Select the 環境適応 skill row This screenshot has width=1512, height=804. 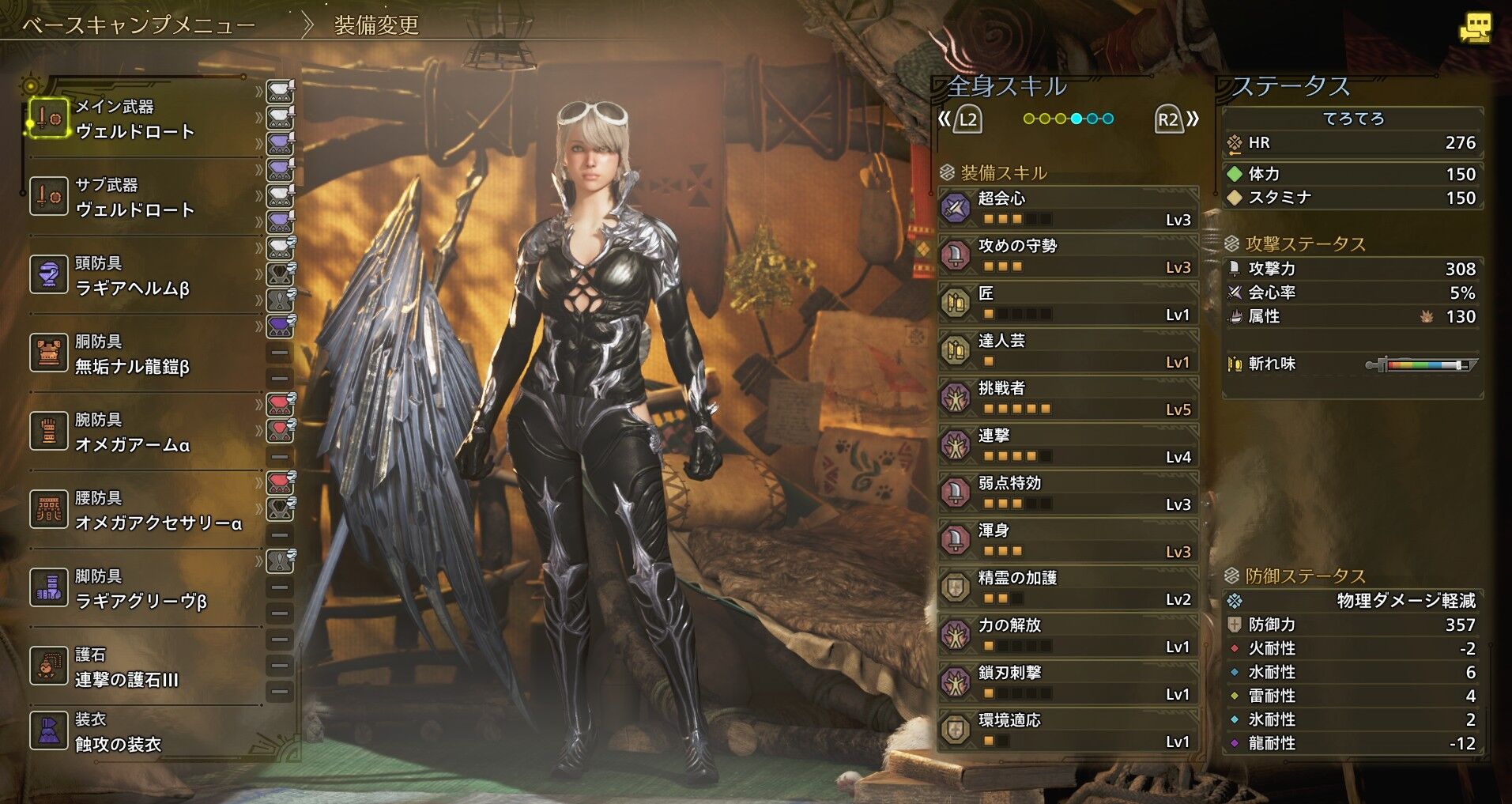pos(1068,730)
